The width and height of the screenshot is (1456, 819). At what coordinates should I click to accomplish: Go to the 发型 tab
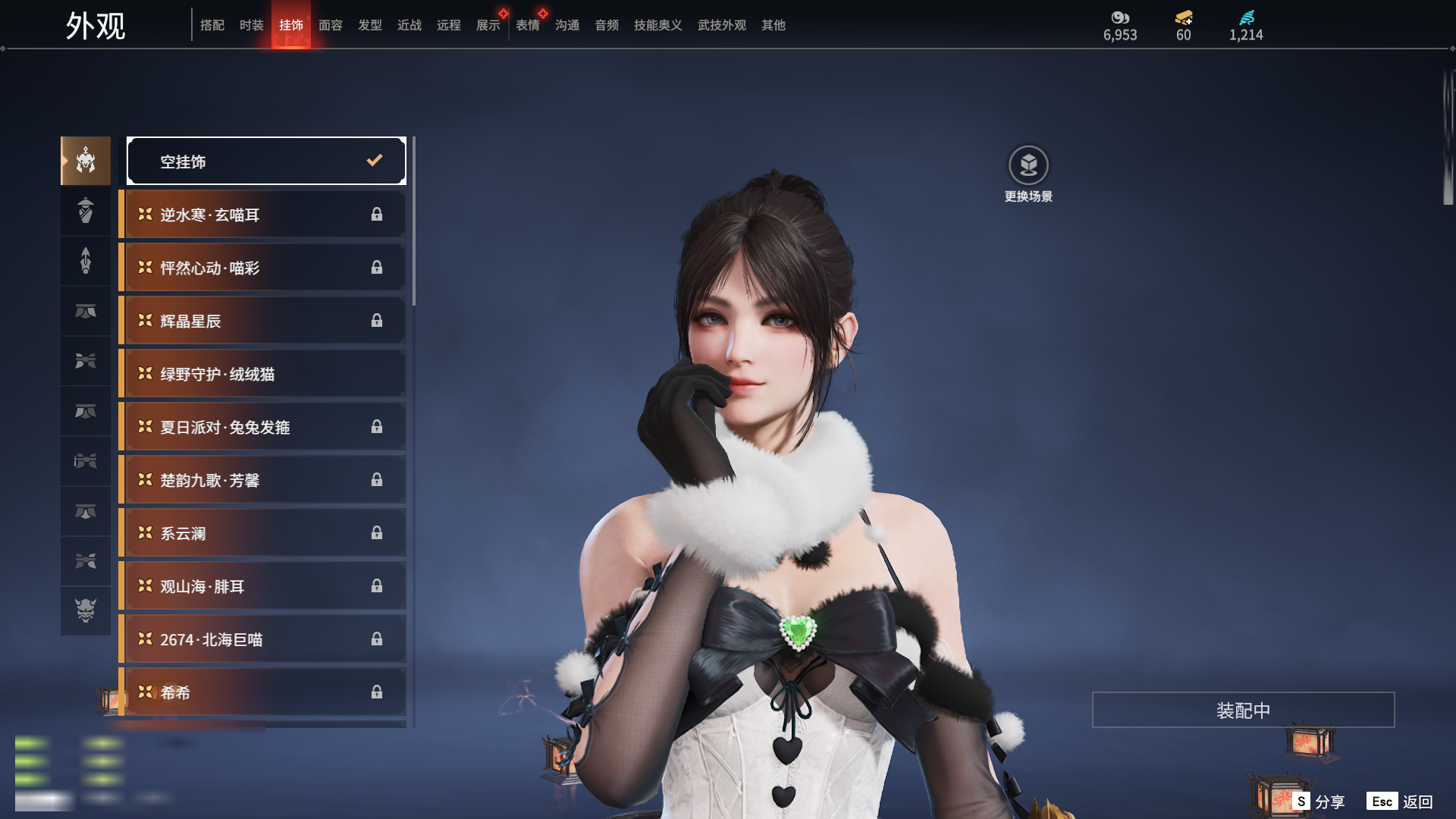pyautogui.click(x=369, y=25)
